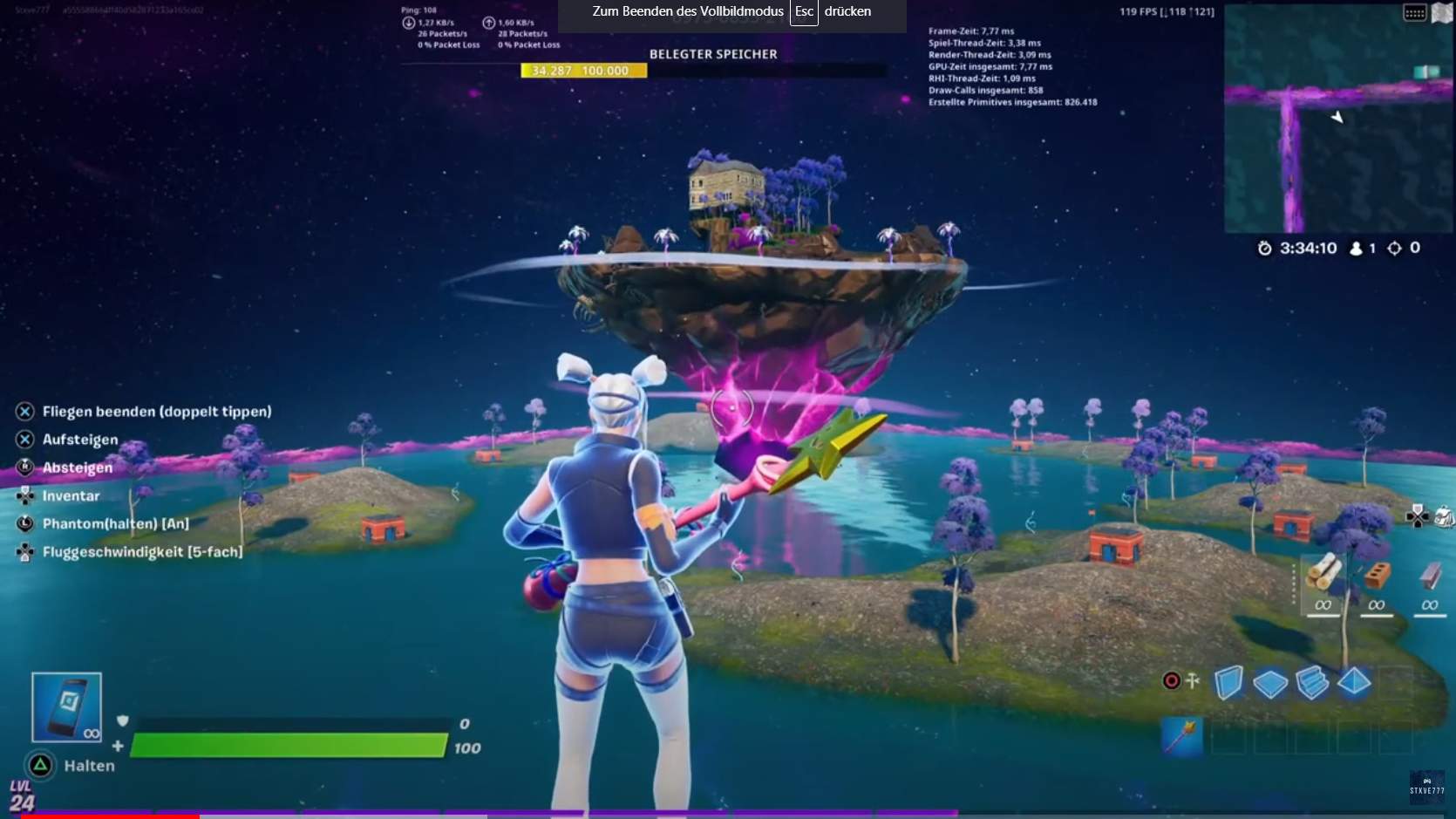This screenshot has width=1456, height=819.
Task: Select the wall building piece icon
Action: point(1228,683)
